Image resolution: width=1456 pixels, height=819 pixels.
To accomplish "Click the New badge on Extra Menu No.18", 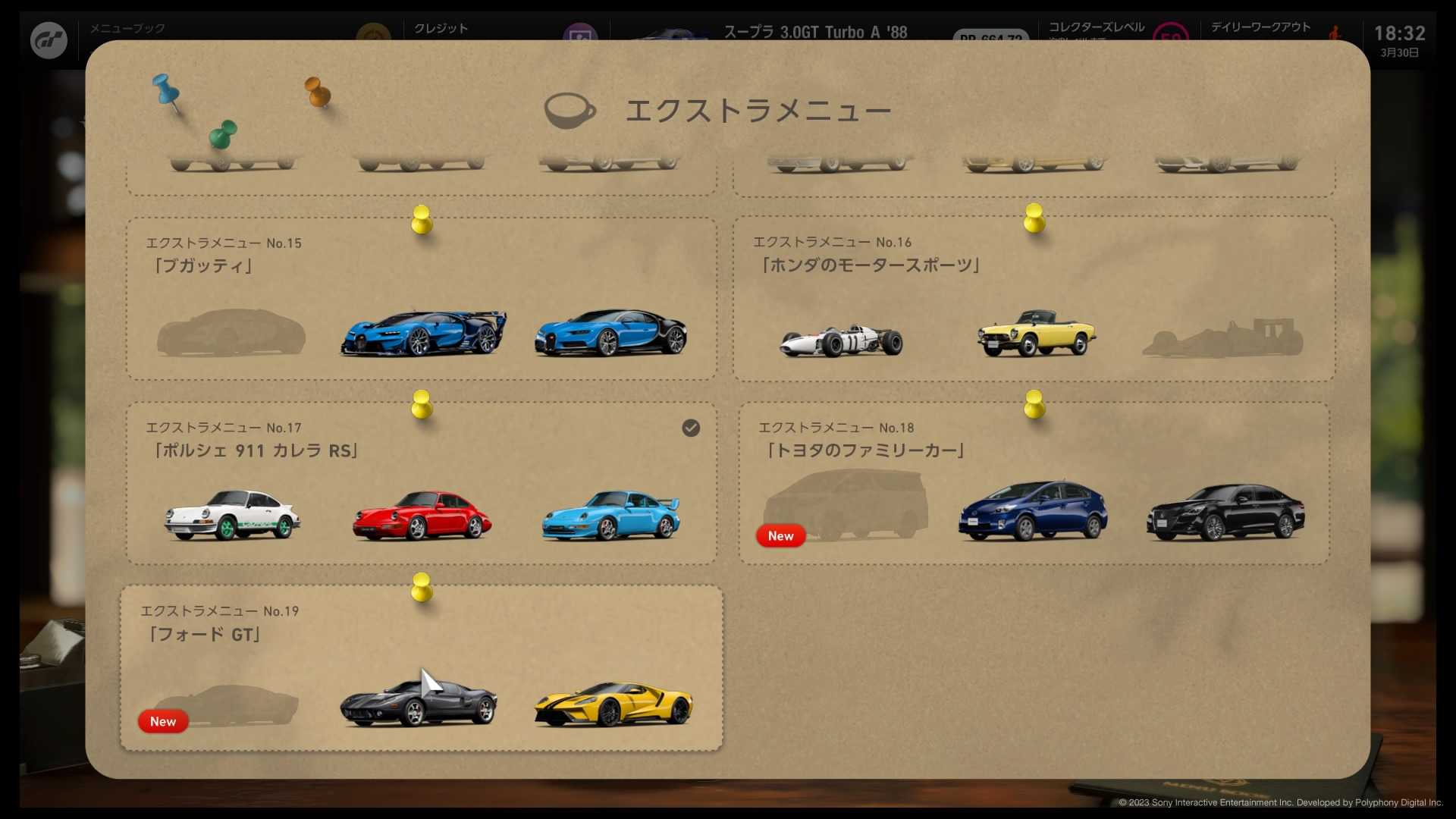I will 781,535.
